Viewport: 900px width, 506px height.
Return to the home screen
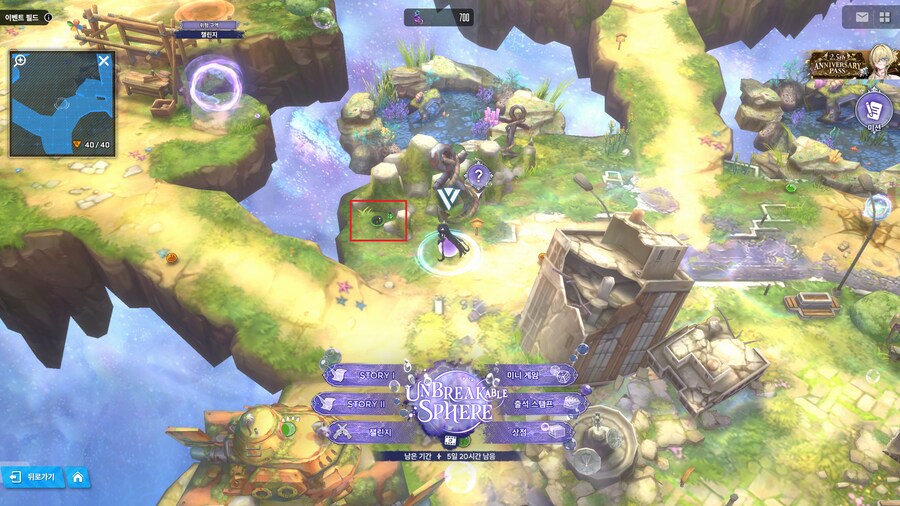[x=77, y=478]
